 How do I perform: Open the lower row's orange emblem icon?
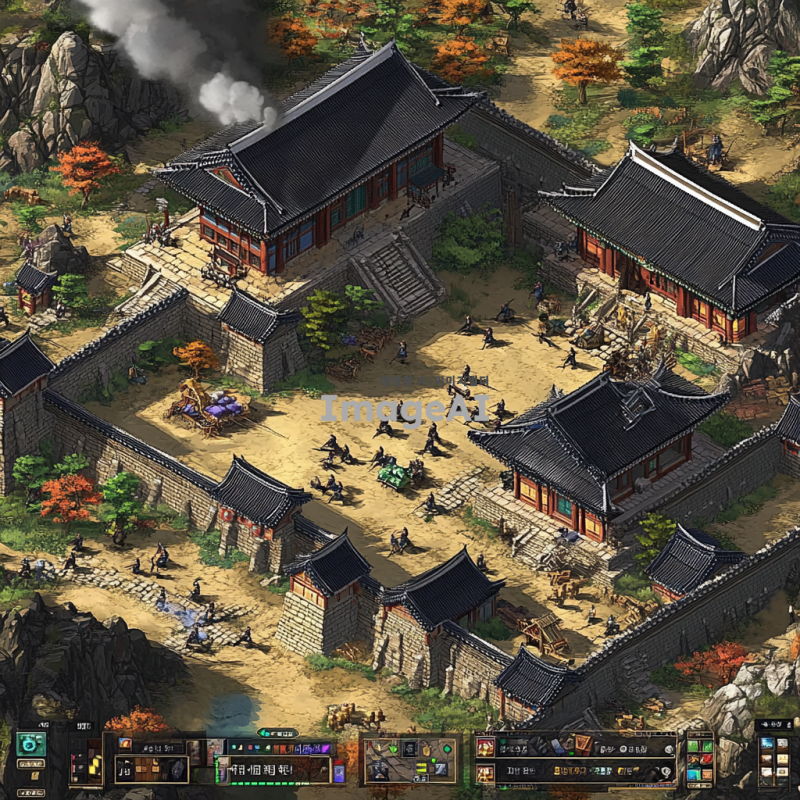tap(485, 772)
